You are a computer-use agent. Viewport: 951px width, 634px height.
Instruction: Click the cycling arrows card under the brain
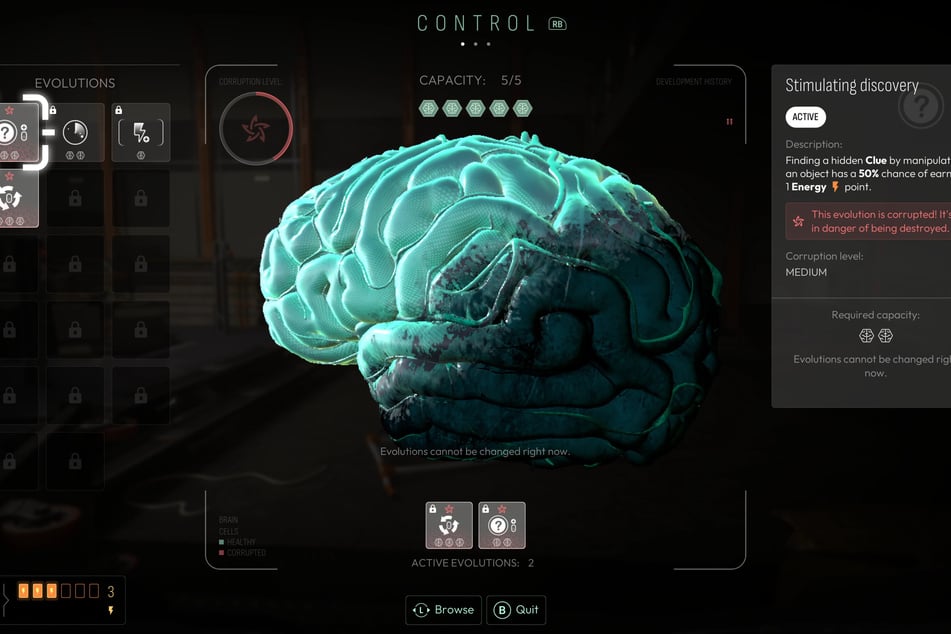[x=449, y=525]
